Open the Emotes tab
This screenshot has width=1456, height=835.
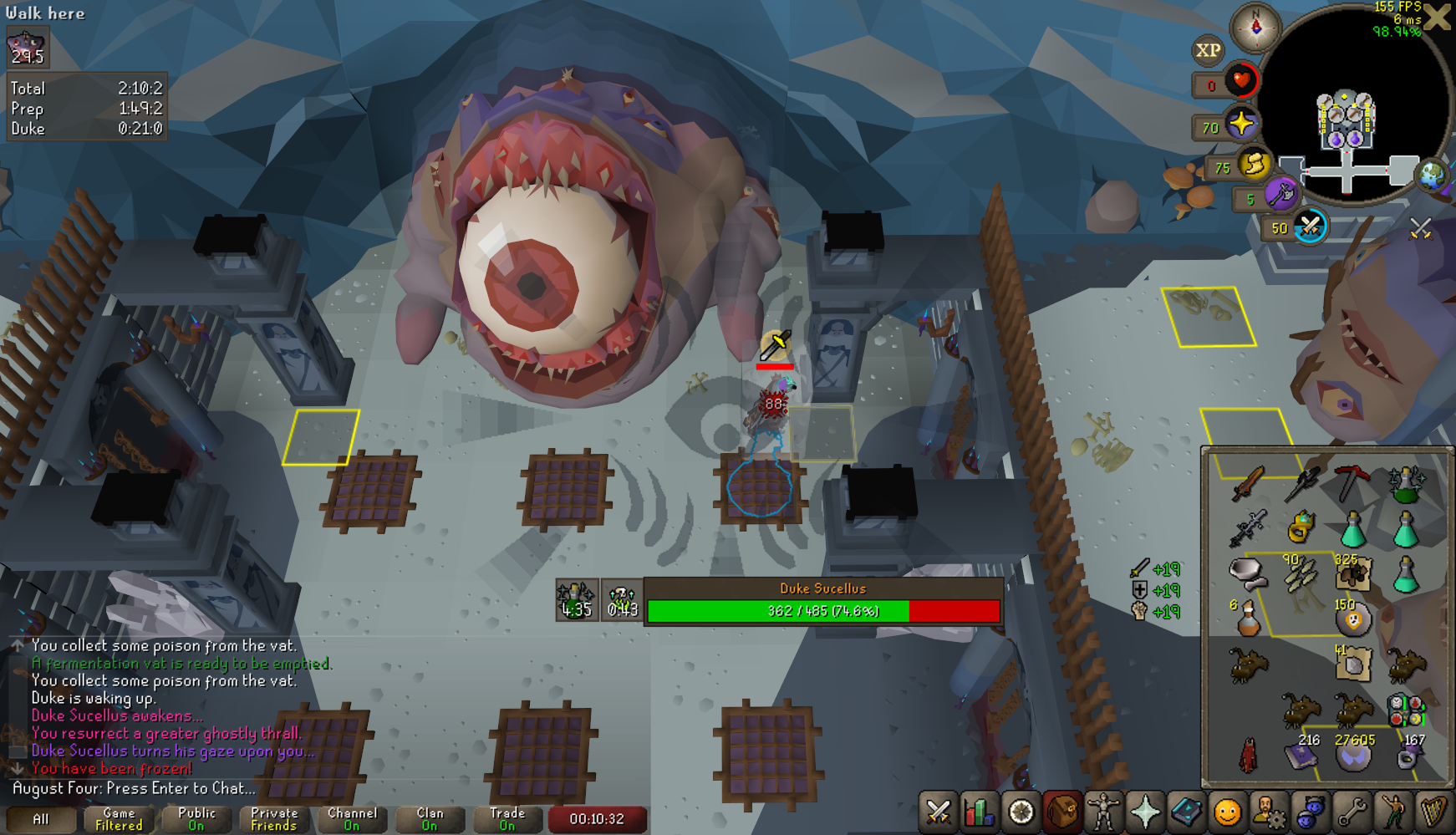coord(1392,812)
